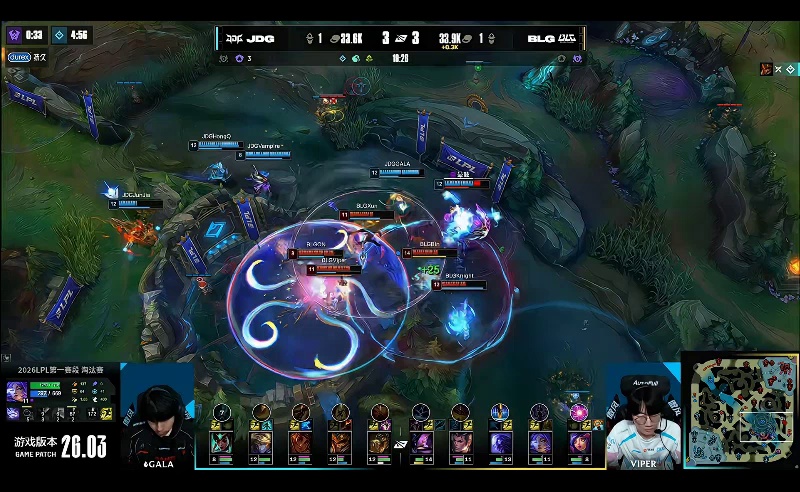
Task: Click the JDG team name on scoreboard
Action: click(256, 40)
